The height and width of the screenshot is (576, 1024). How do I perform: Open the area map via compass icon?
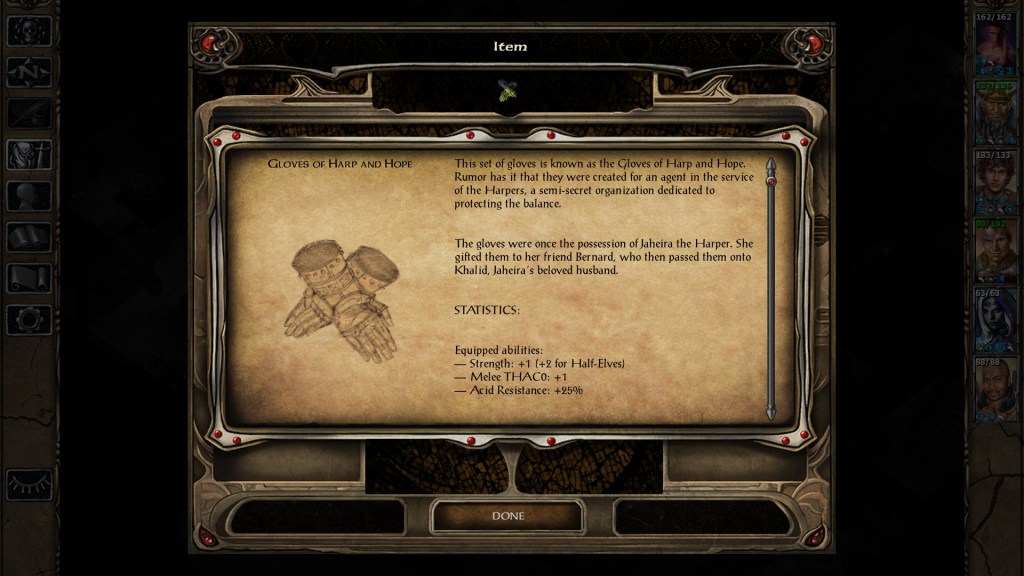pyautogui.click(x=29, y=72)
